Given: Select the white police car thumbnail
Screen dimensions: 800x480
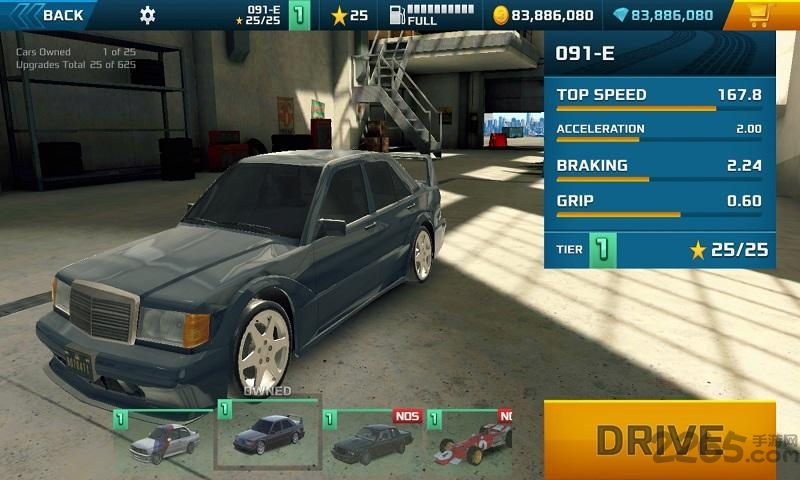Looking at the screenshot, I should point(163,438).
